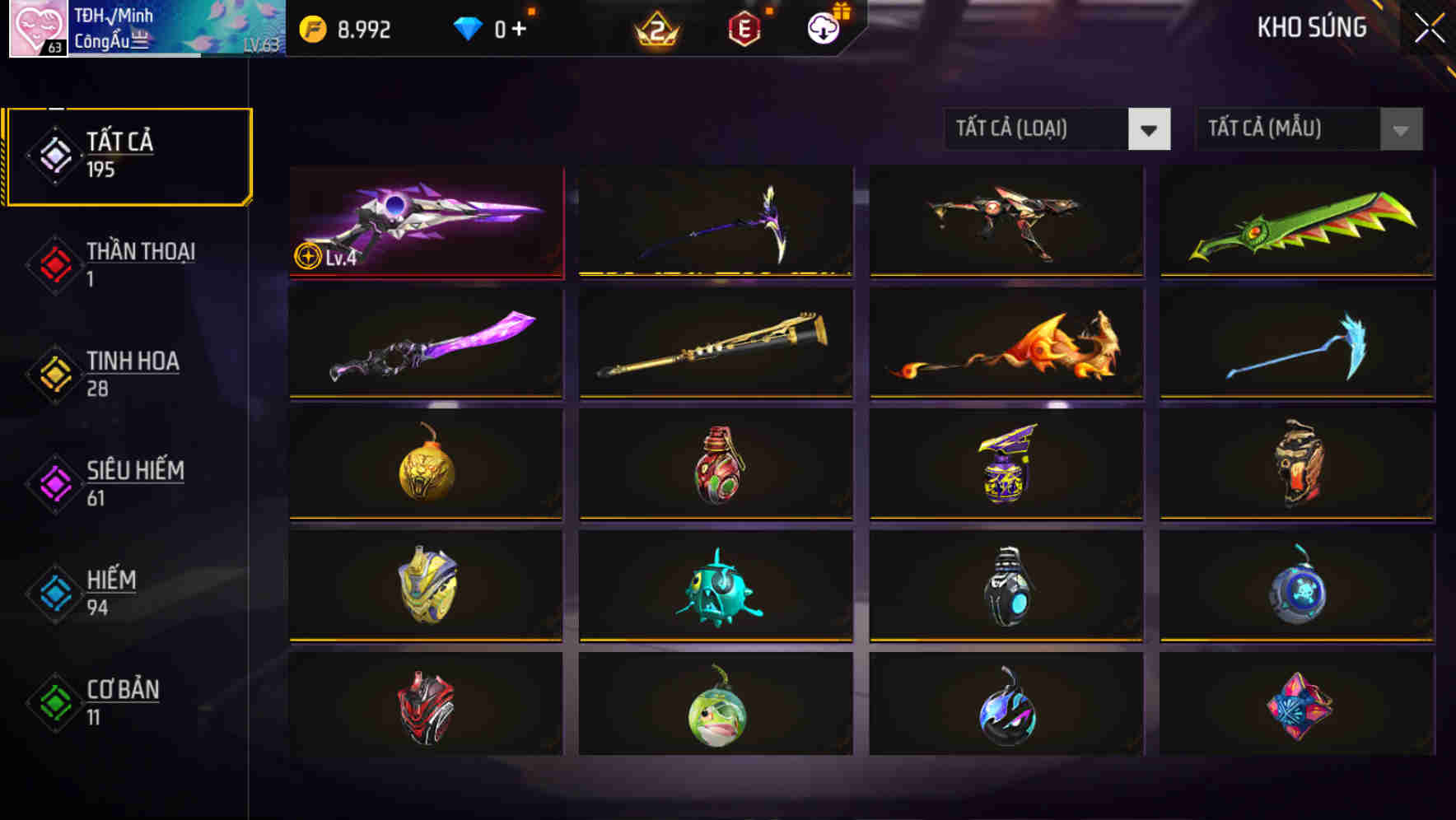Click the yellow upgrade progress bar under selected weapon

point(428,276)
